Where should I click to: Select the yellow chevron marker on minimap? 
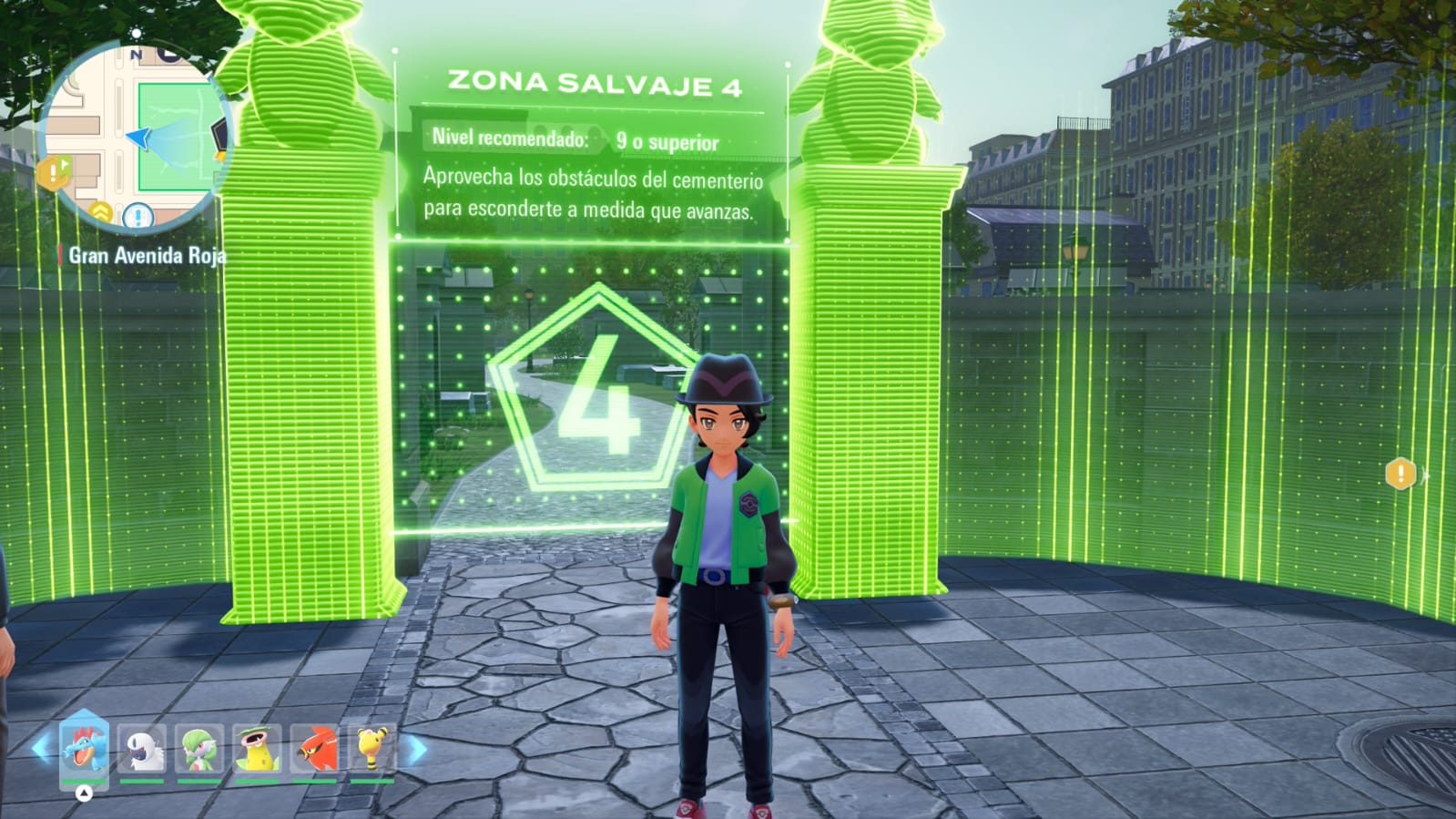[x=100, y=213]
